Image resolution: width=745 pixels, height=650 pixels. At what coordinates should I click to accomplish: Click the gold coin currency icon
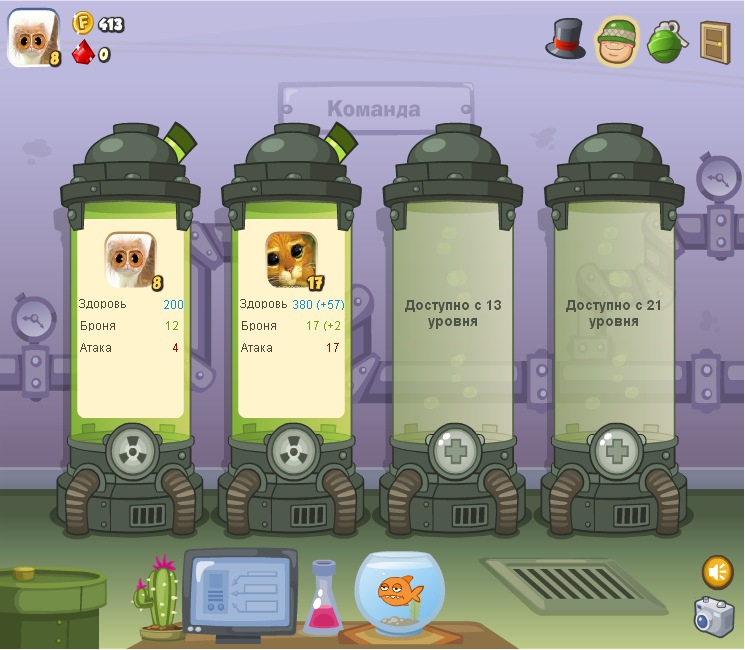(x=83, y=24)
